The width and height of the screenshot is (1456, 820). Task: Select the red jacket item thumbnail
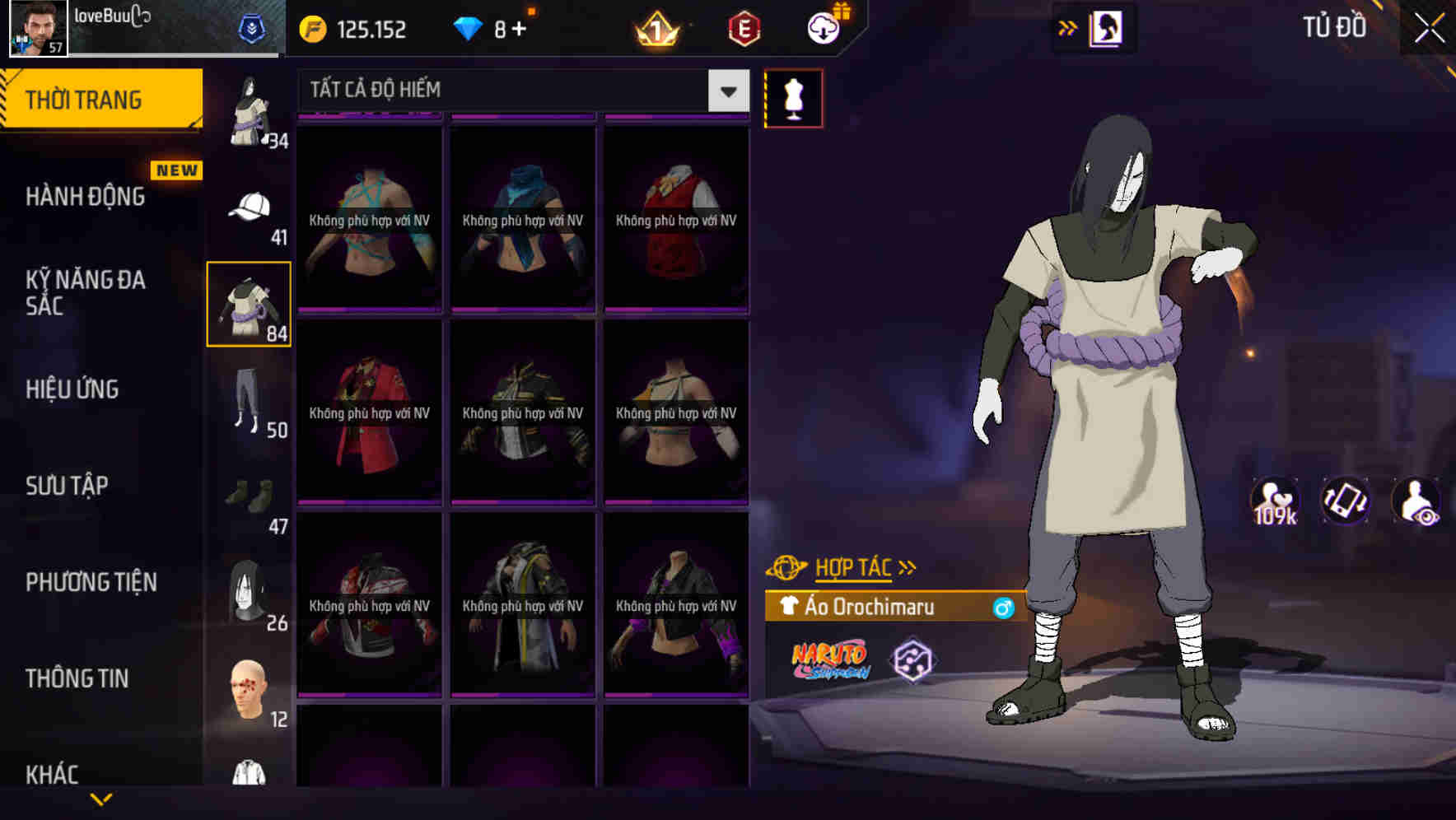(369, 412)
